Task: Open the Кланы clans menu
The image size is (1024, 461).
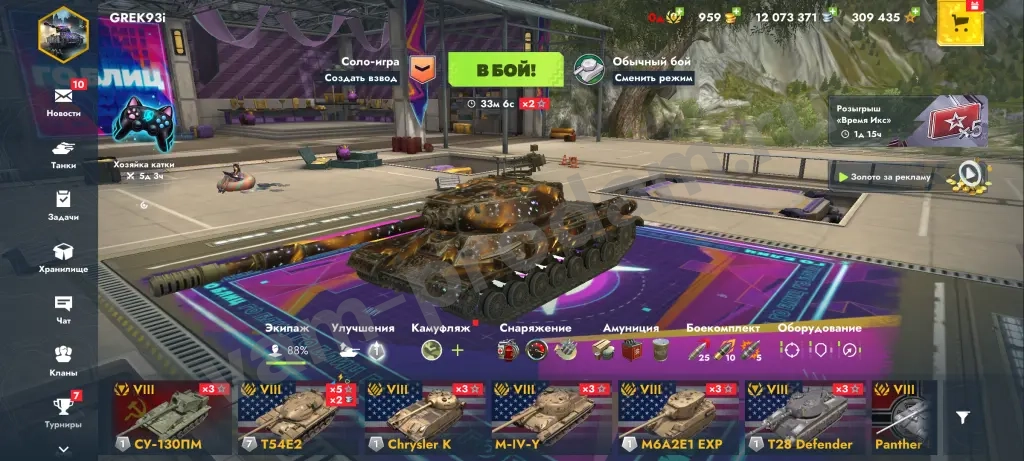Action: (63, 359)
